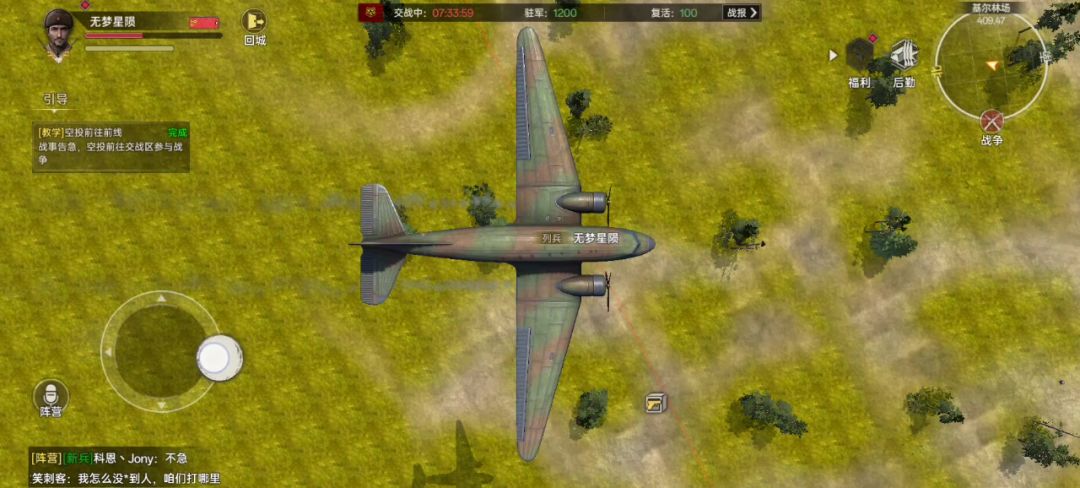Tap the 阵营 faction voice microphone
Image resolution: width=1080 pixels, height=488 pixels.
click(51, 394)
